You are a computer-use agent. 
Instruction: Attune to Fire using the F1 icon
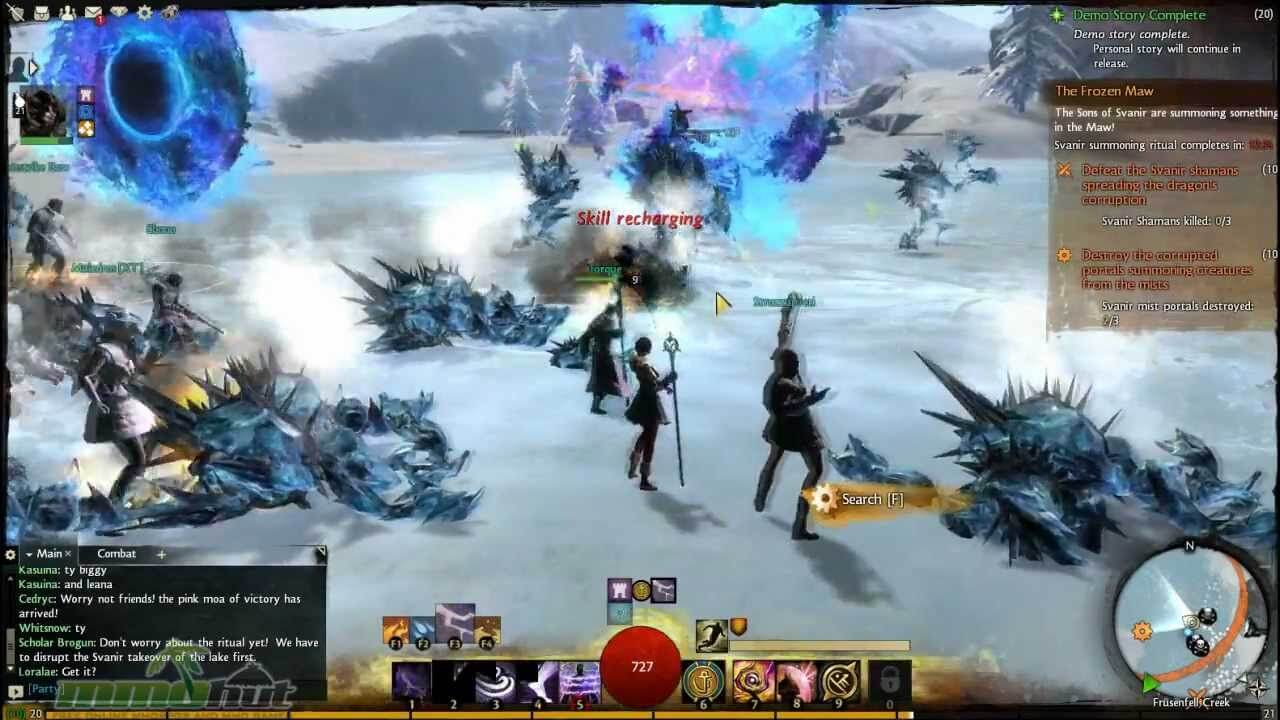click(395, 630)
